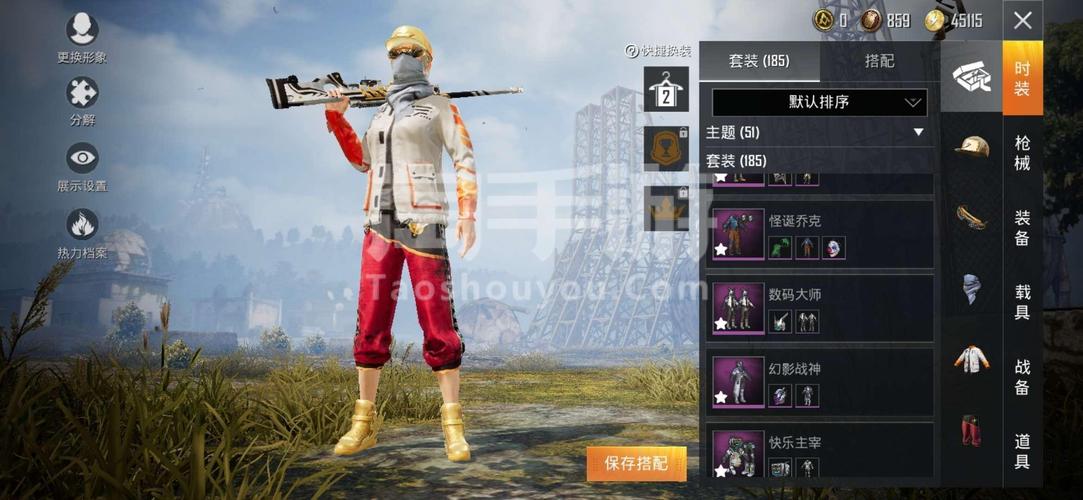Close the wardrobe with the X button
Screen dimensions: 1083x500
[1022, 20]
